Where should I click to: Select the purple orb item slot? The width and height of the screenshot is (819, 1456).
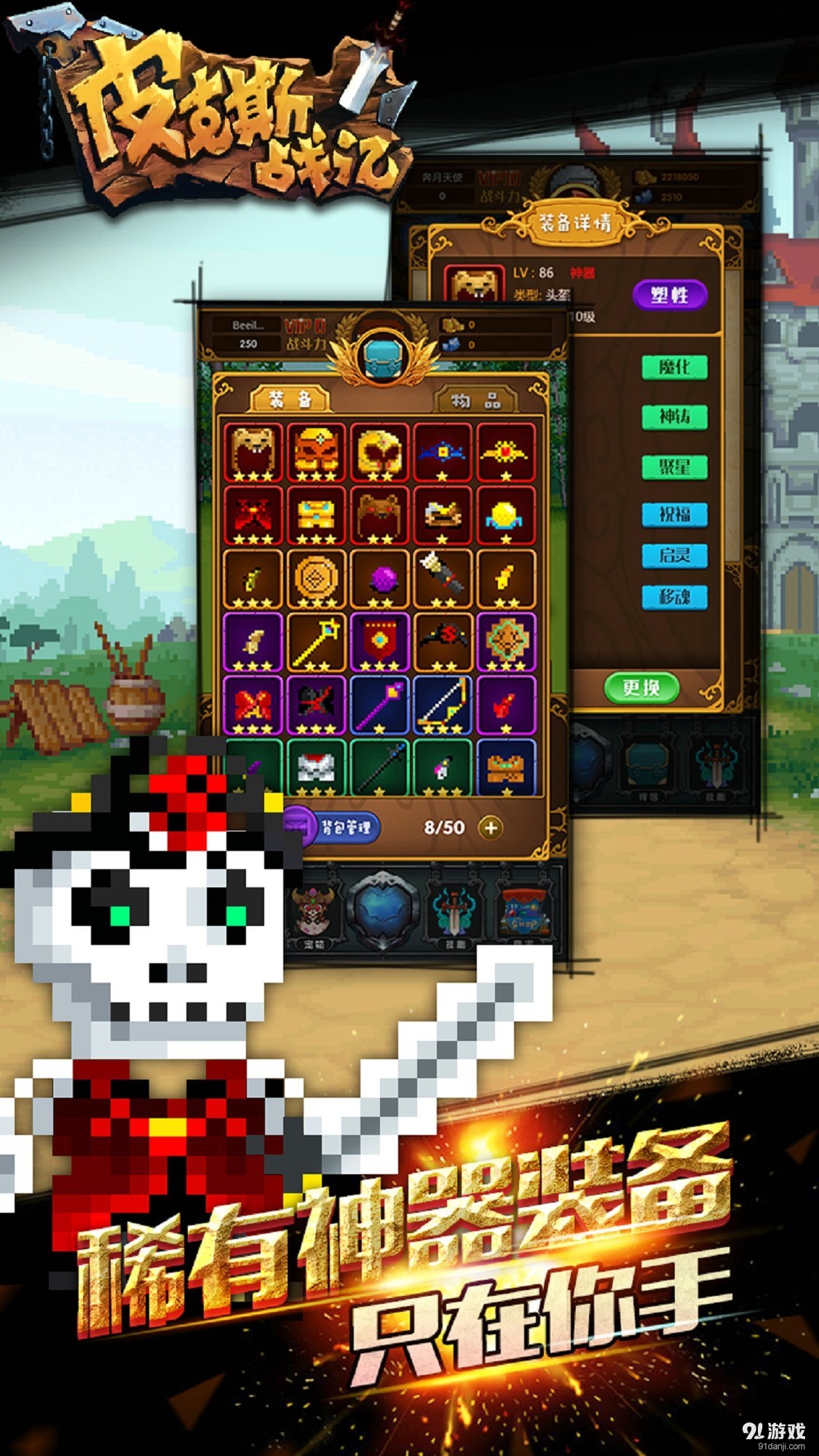pyautogui.click(x=380, y=579)
